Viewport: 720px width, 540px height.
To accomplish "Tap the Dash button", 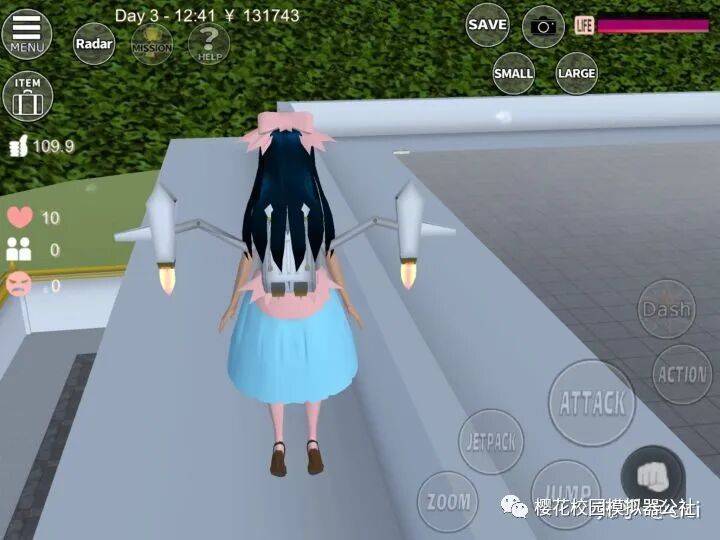I will (666, 309).
